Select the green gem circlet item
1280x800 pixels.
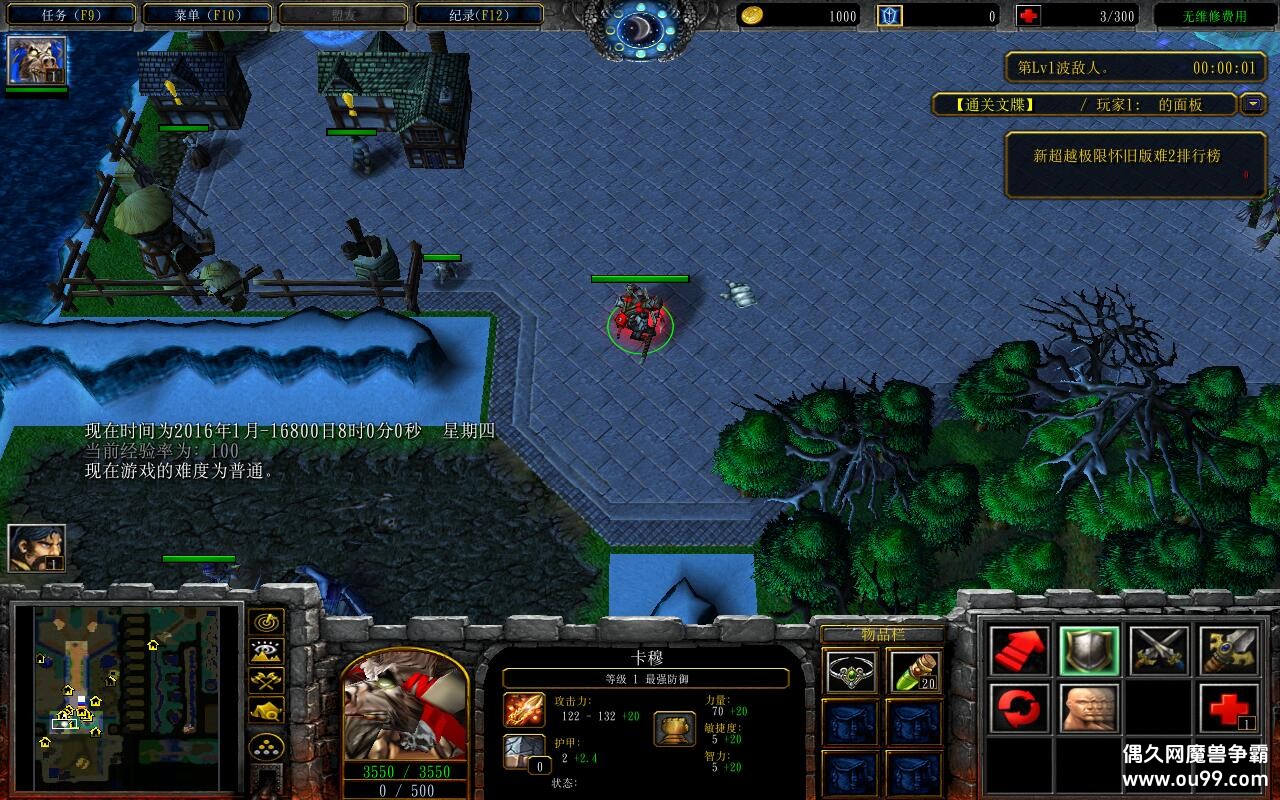tap(851, 673)
